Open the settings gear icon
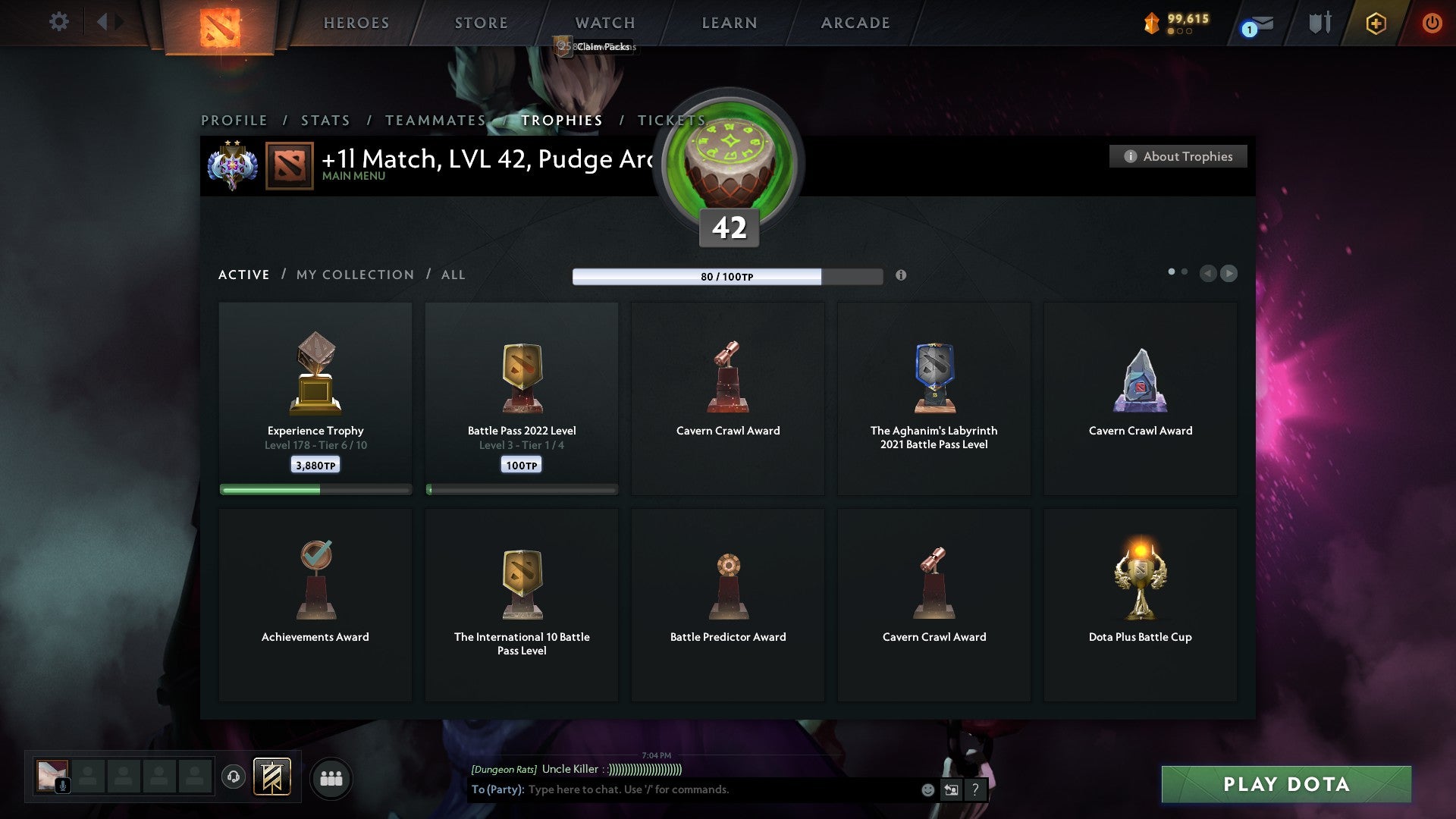 (58, 22)
